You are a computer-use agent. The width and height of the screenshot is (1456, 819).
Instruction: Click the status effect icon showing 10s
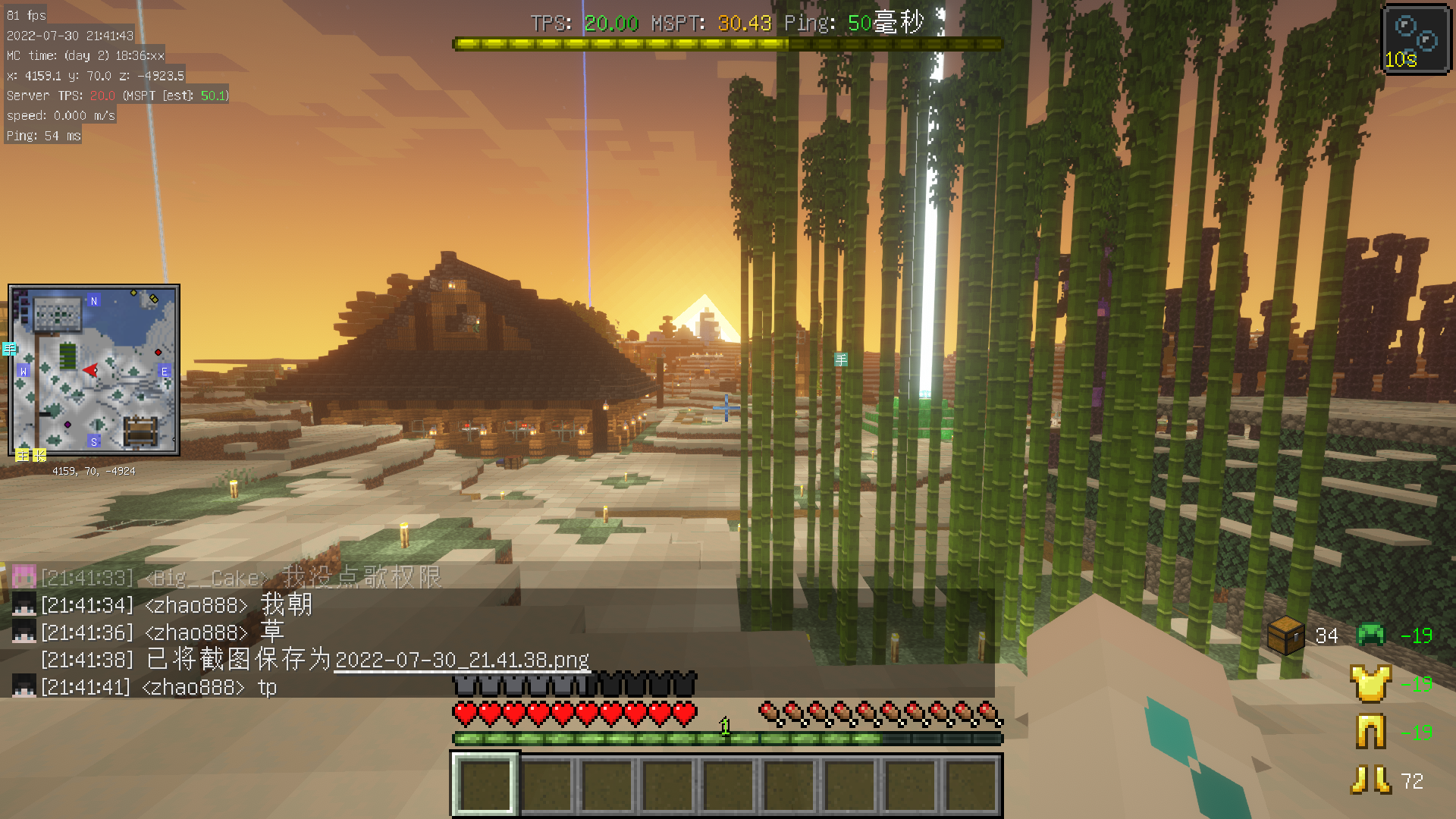coord(1416,39)
